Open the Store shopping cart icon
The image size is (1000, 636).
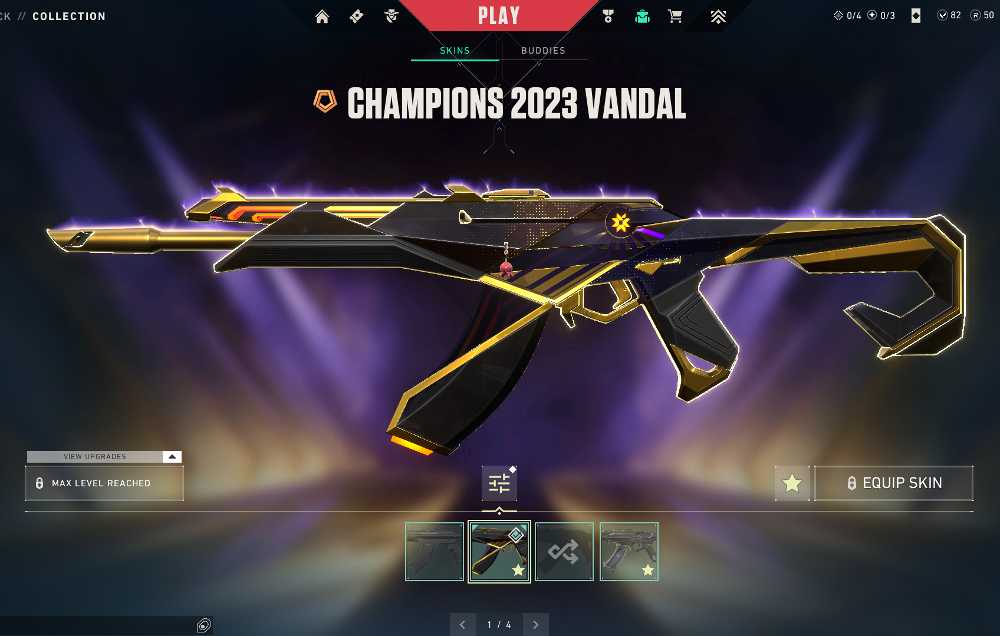(x=675, y=16)
